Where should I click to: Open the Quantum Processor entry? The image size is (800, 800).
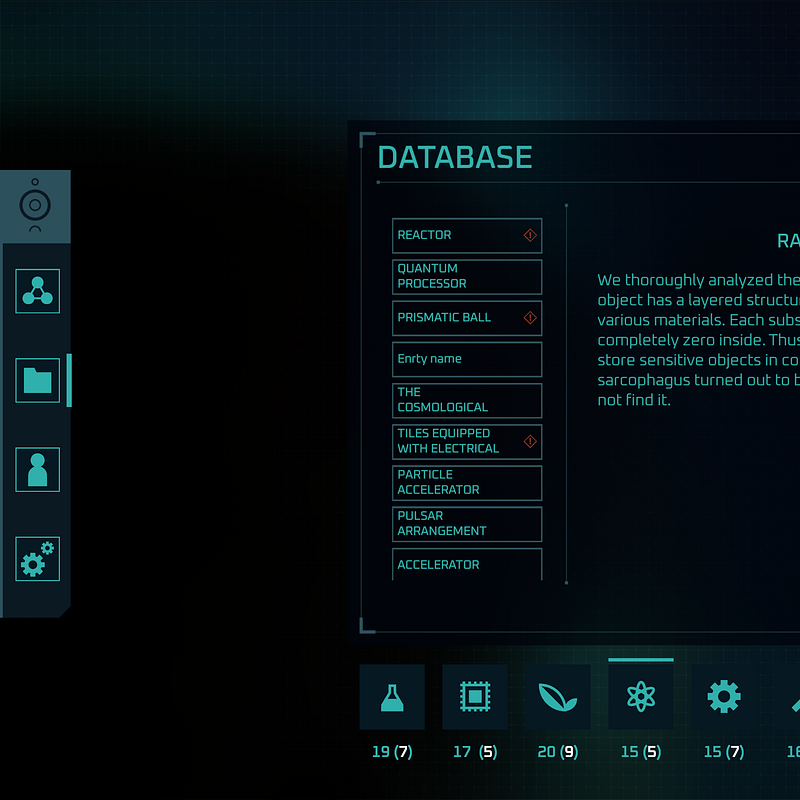[466, 277]
